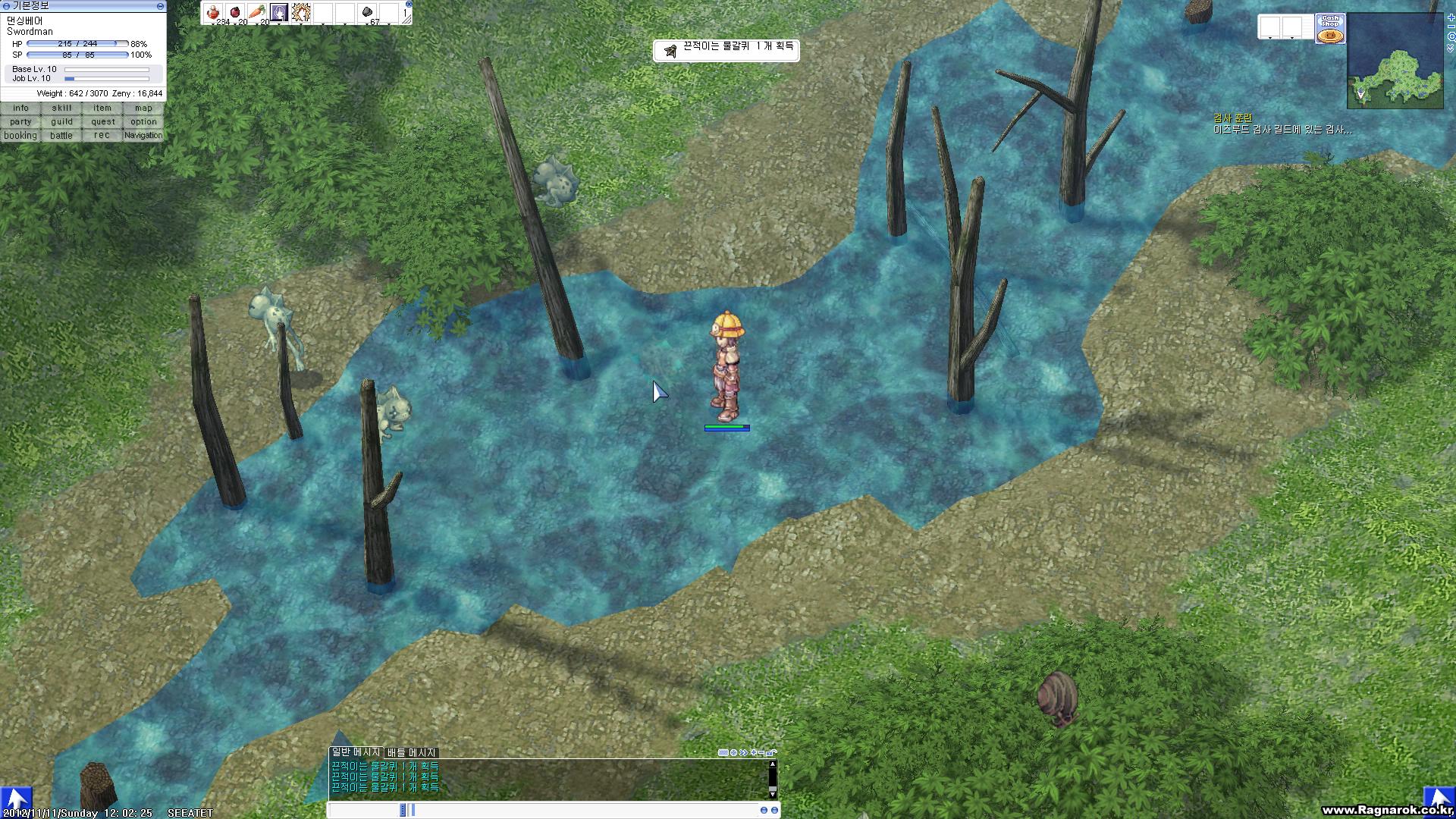Image resolution: width=1456 pixels, height=819 pixels.
Task: Use the carrot hotbar item
Action: [257, 12]
